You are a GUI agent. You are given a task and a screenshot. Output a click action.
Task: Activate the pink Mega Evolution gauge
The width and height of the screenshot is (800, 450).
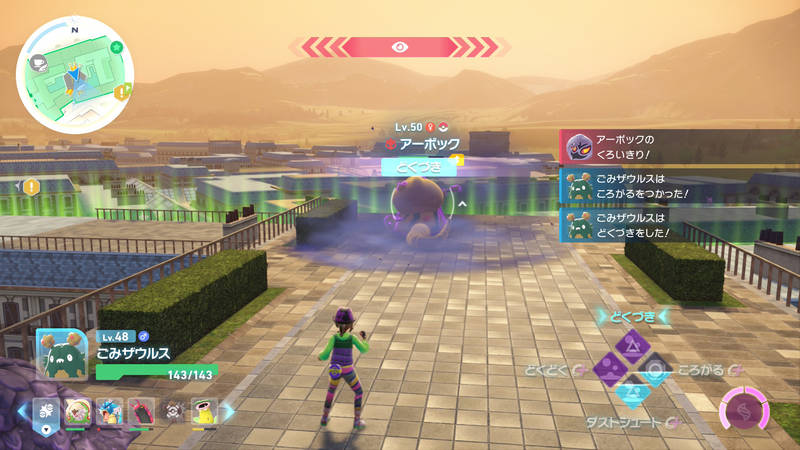coord(745,412)
